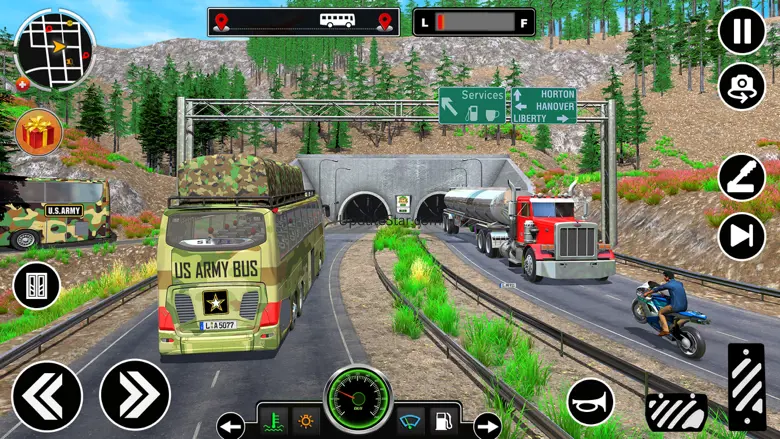
Task: Pause the game
Action: click(742, 31)
